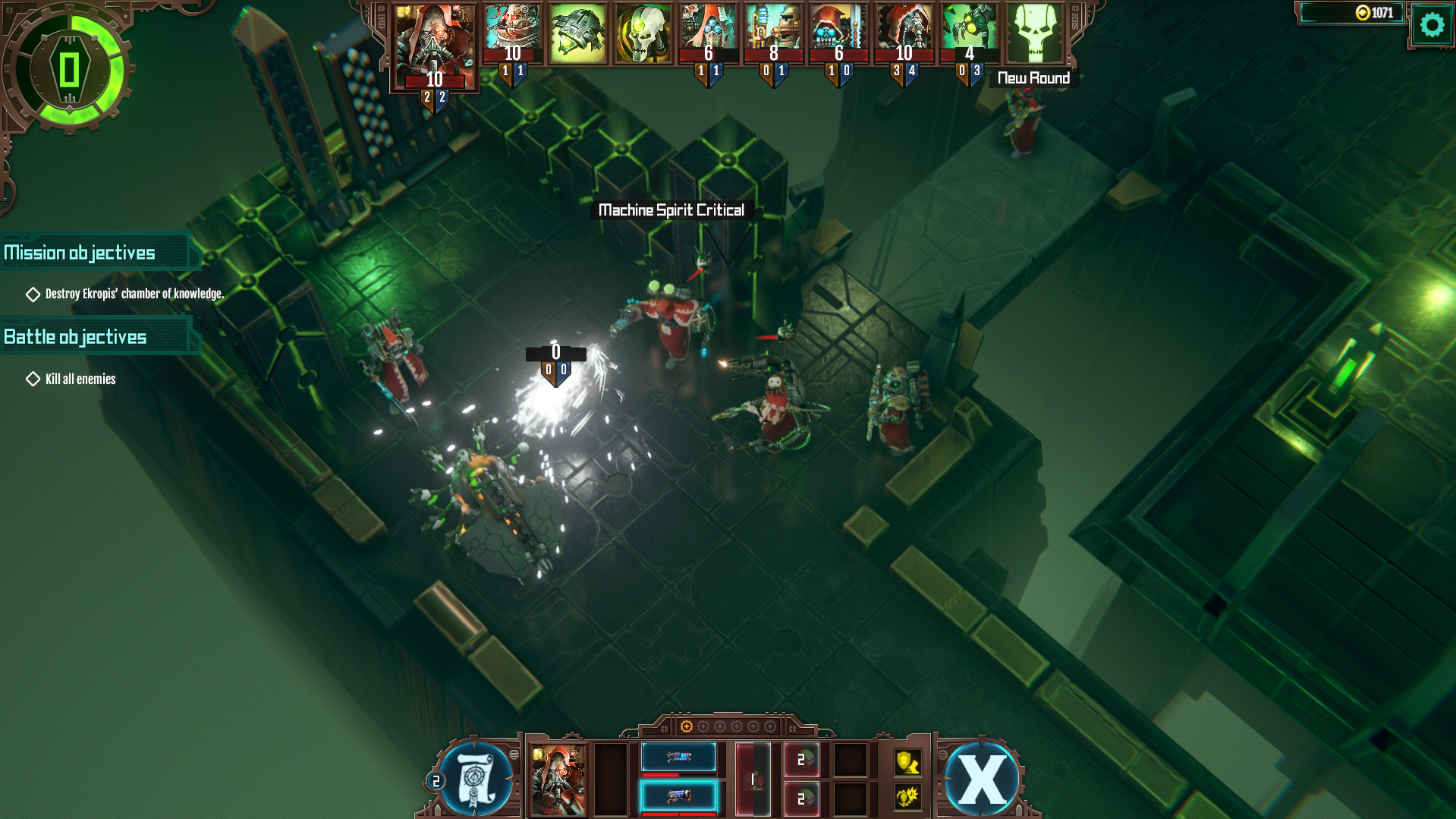The width and height of the screenshot is (1456, 819).
Task: Use the red skull ability showing 2 charges
Action: point(800,758)
